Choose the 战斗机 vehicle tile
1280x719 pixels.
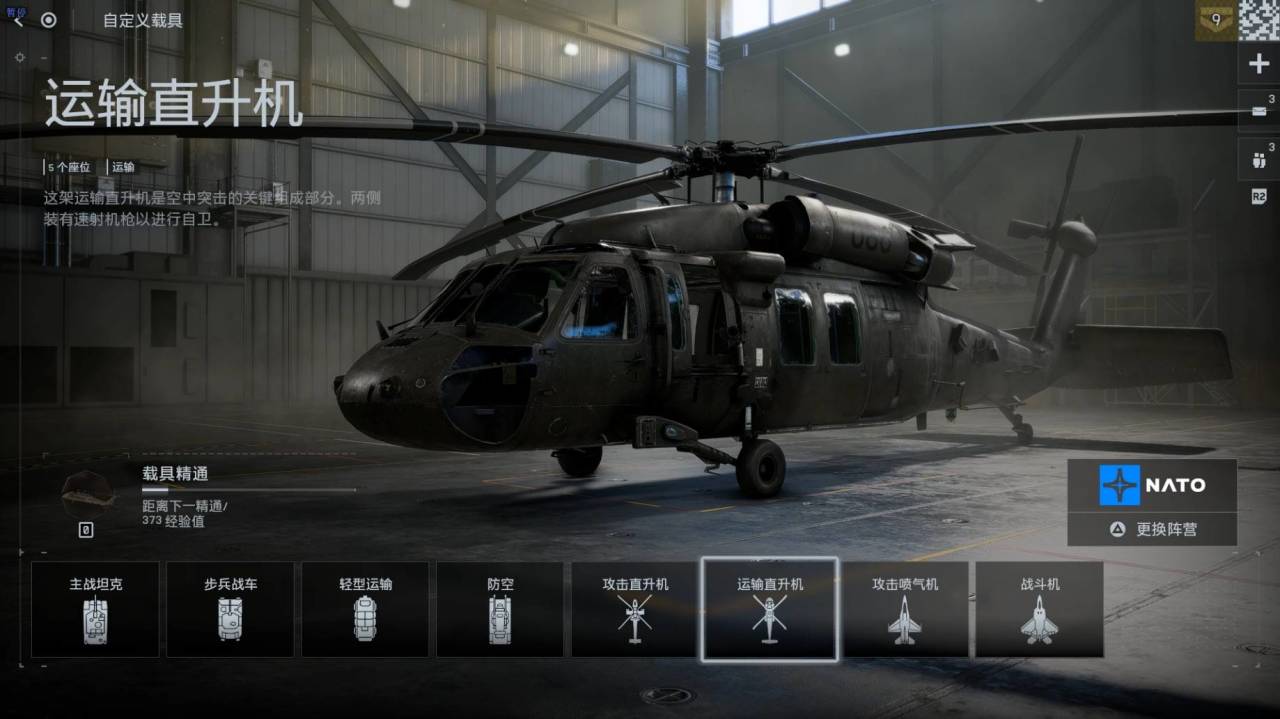1039,609
